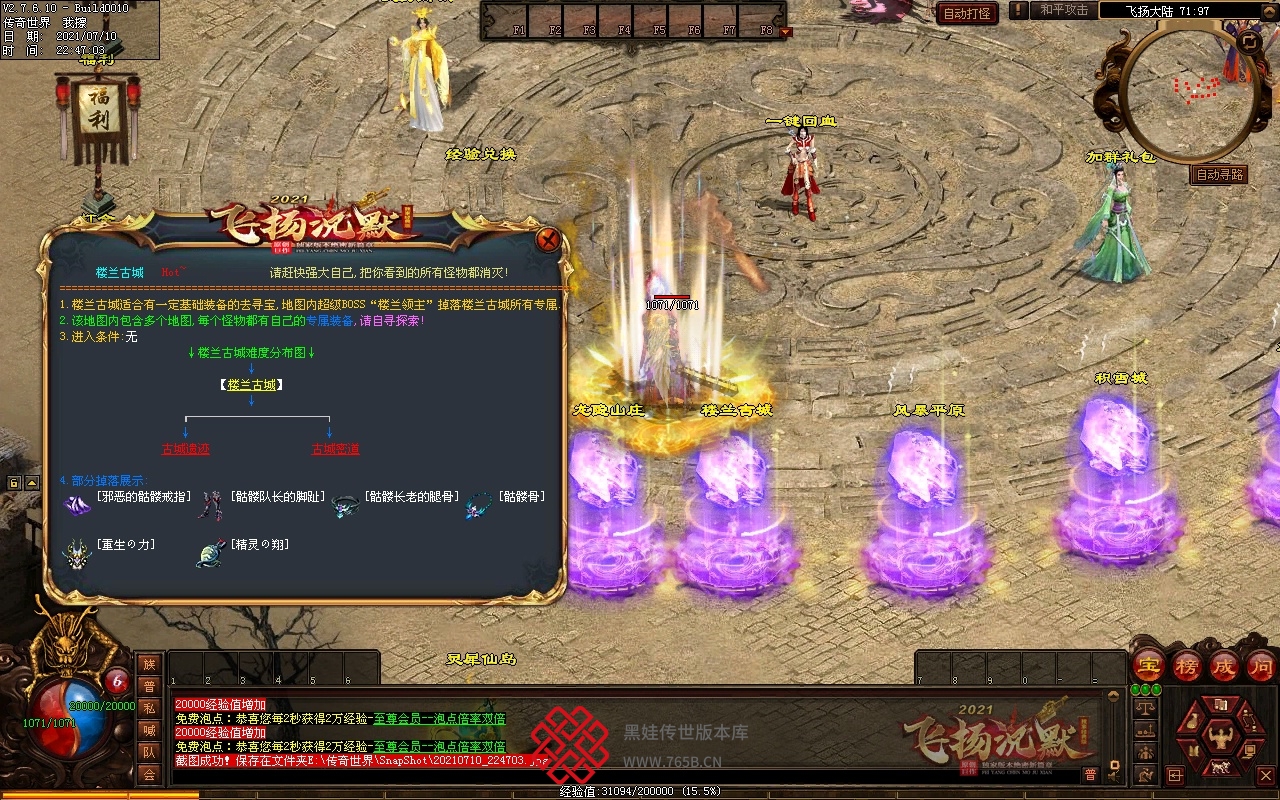Click the minimap's rotate arrows button
The image size is (1280, 800).
pyautogui.click(x=1249, y=42)
